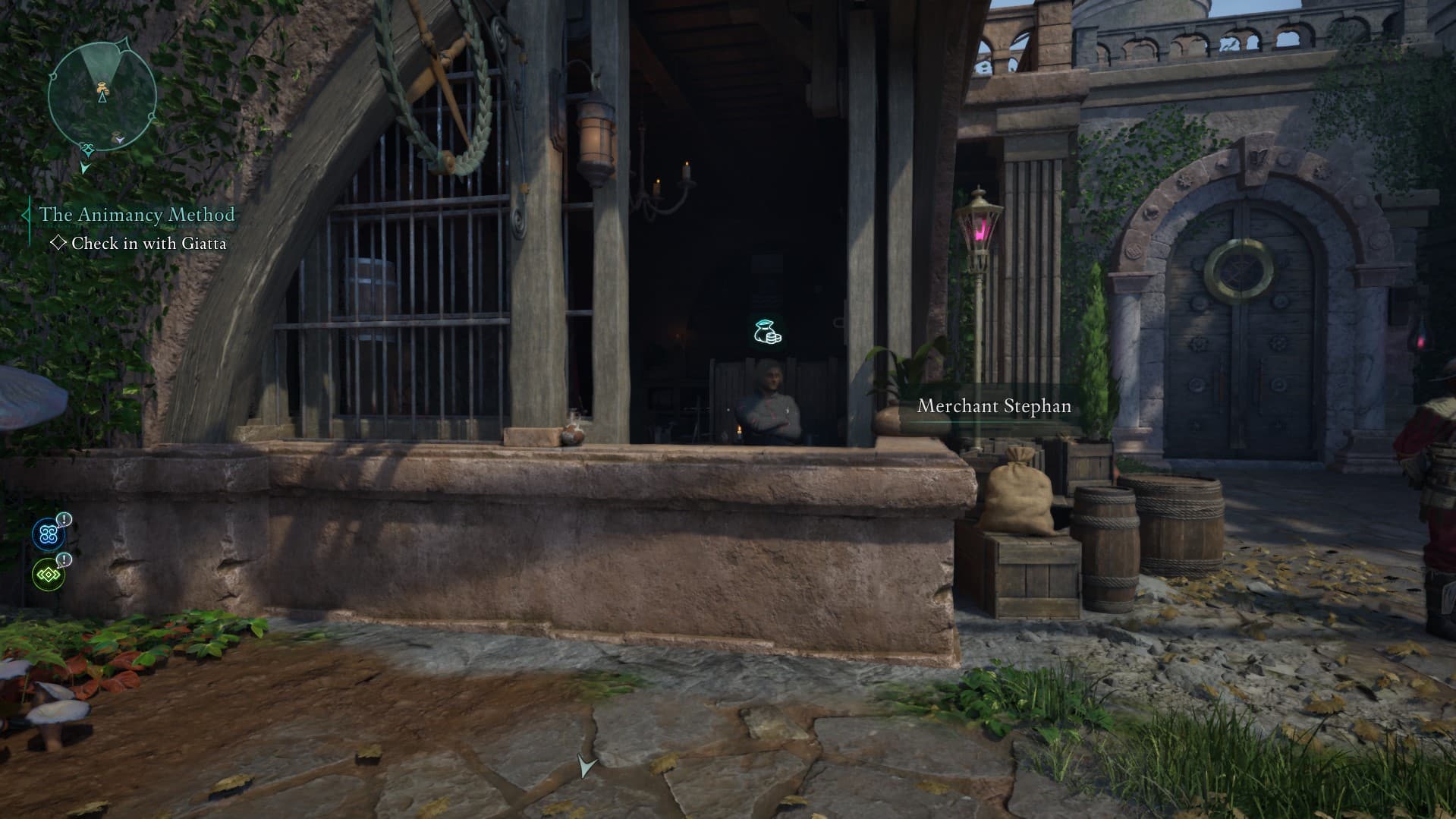This screenshot has width=1456, height=819.
Task: Toggle the exclamation badge on the green icon
Action: tap(64, 559)
